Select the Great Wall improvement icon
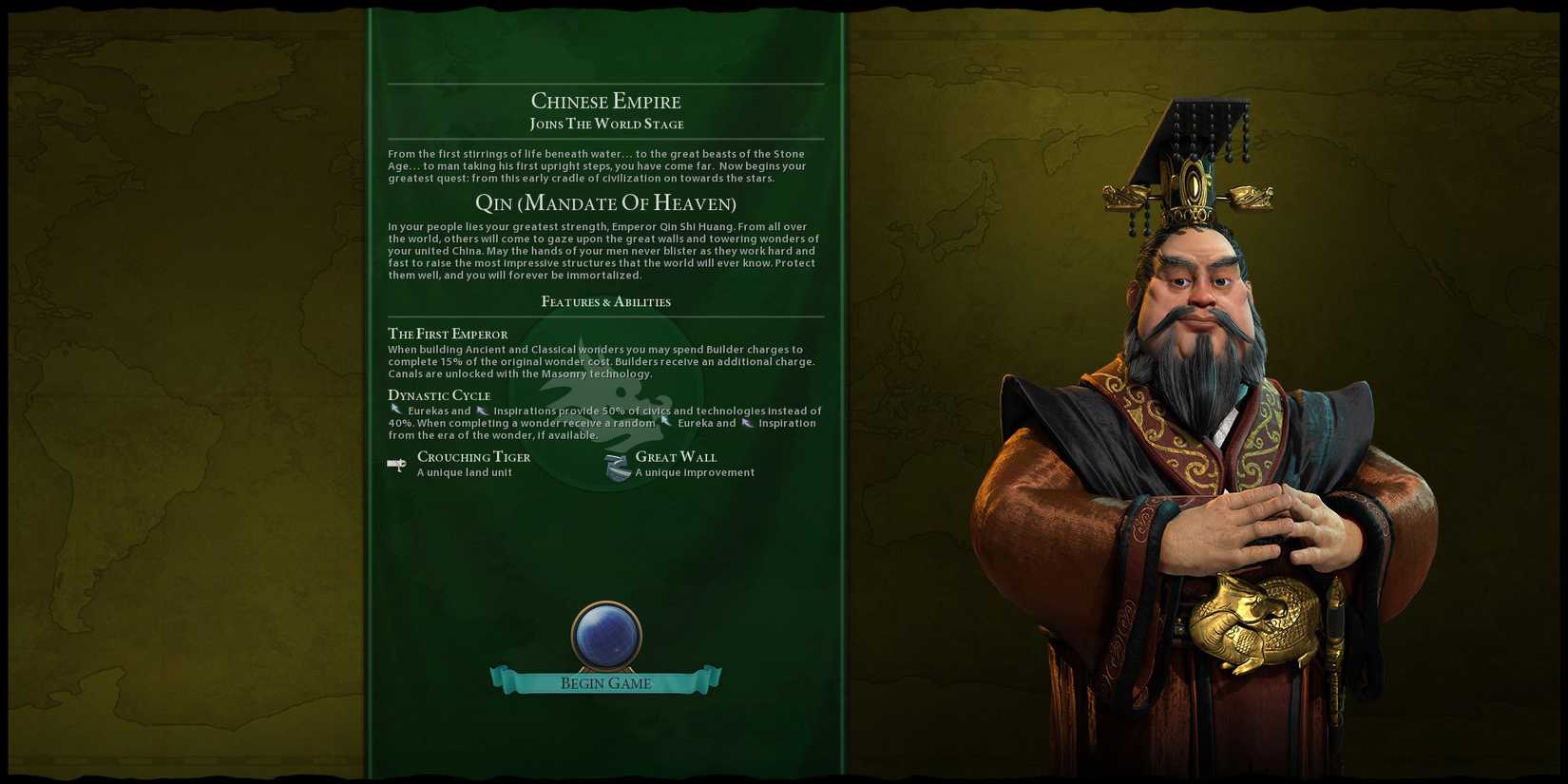This screenshot has width=1568, height=784. click(616, 464)
